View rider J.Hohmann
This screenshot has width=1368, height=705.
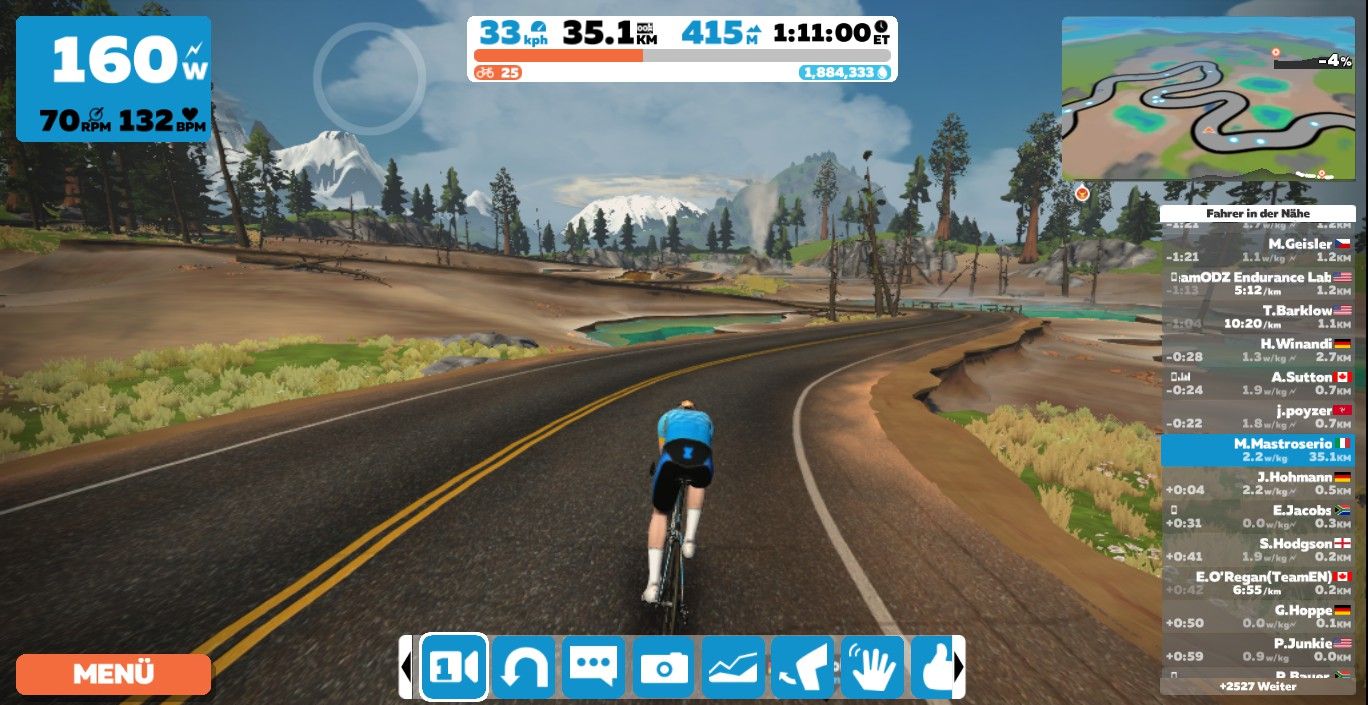coord(1258,483)
